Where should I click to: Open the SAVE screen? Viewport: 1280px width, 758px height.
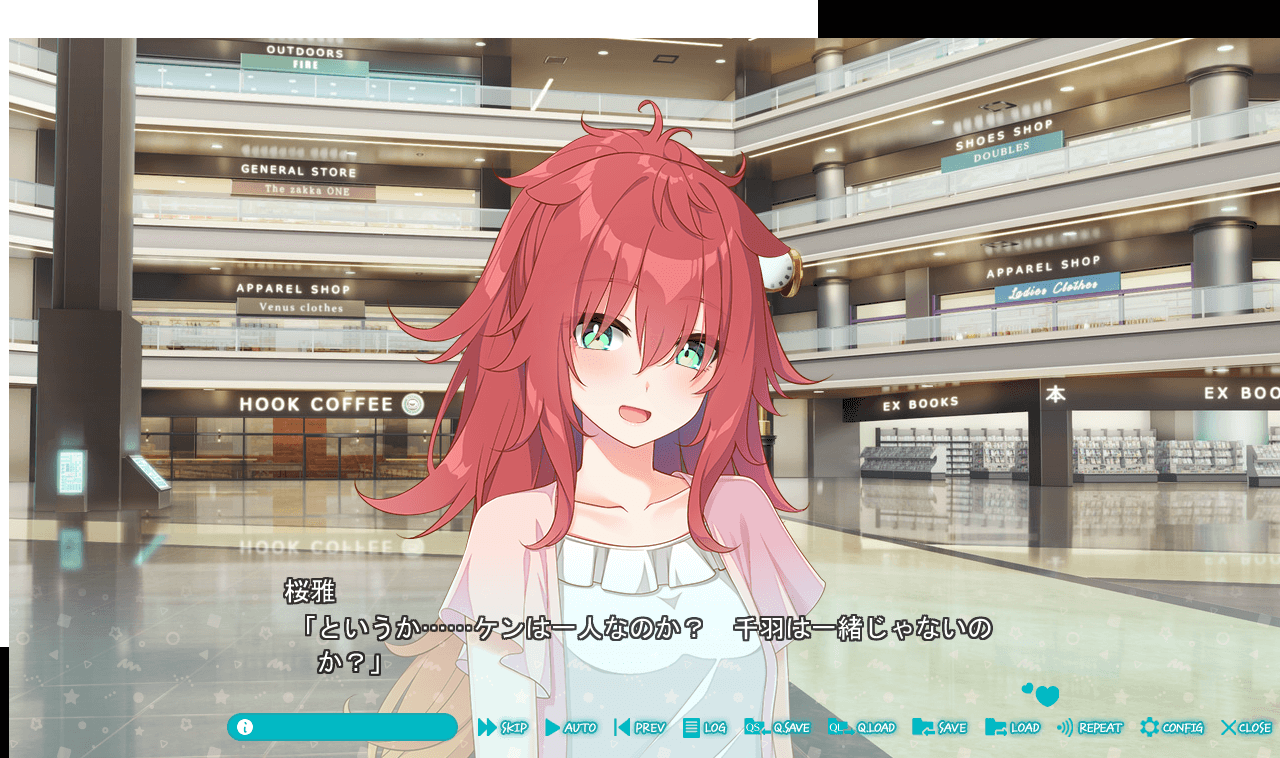[938, 727]
